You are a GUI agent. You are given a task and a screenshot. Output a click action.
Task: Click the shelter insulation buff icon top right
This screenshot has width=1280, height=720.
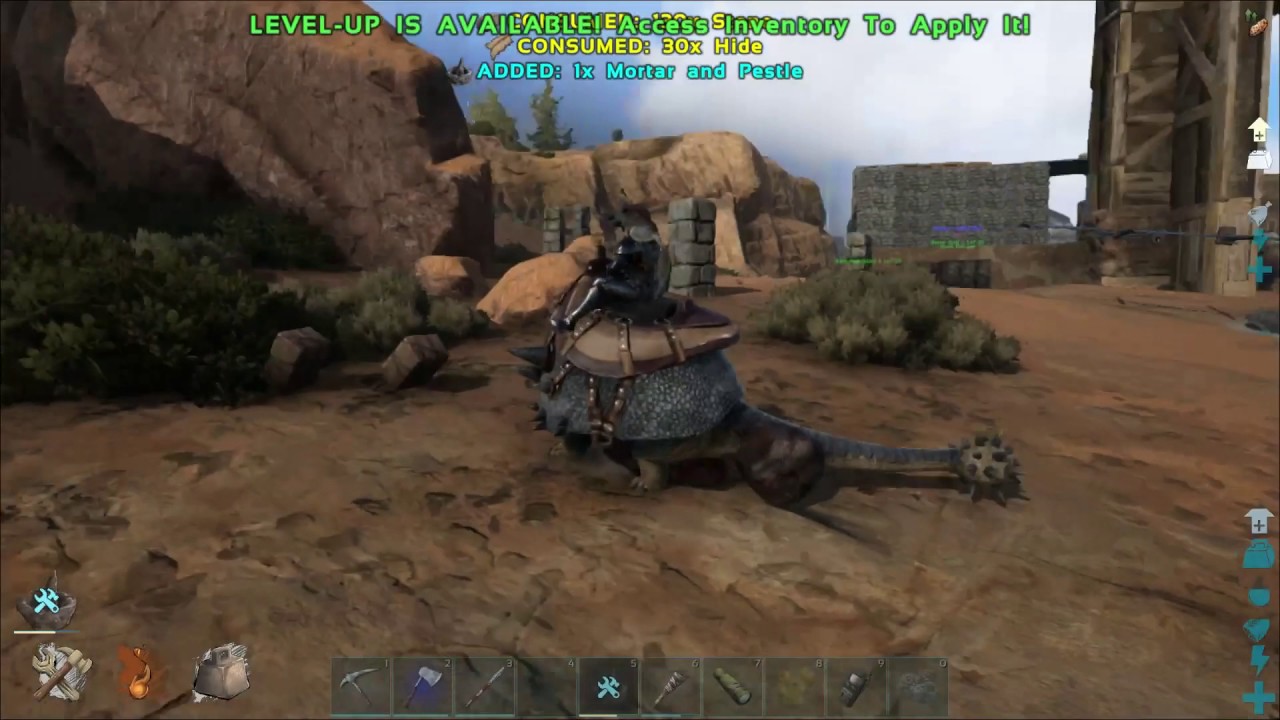coord(1258,131)
